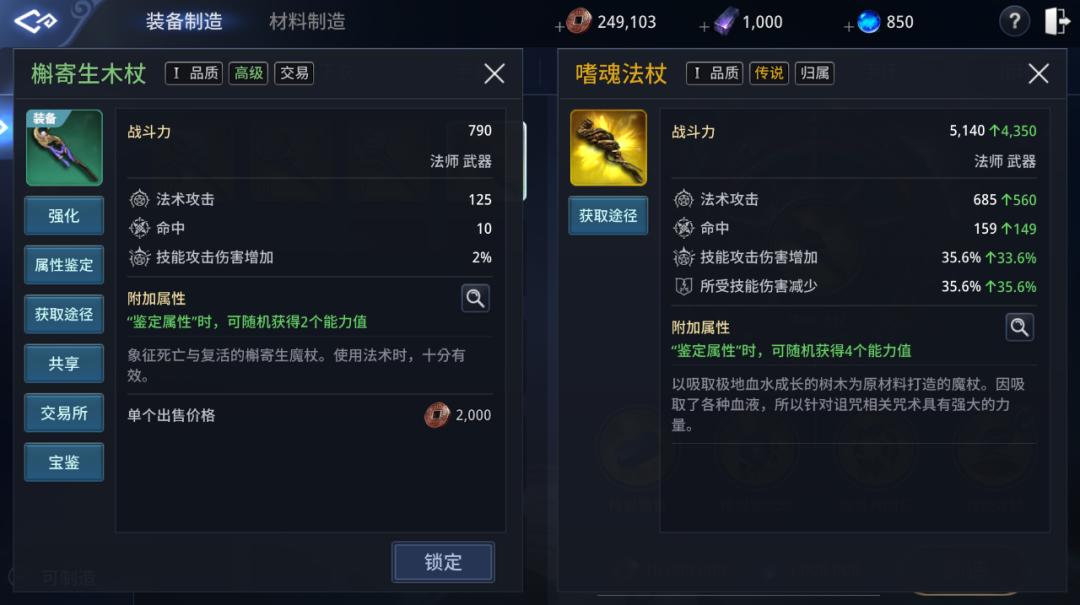Open the question mark help button
This screenshot has width=1080, height=605.
click(x=1014, y=21)
